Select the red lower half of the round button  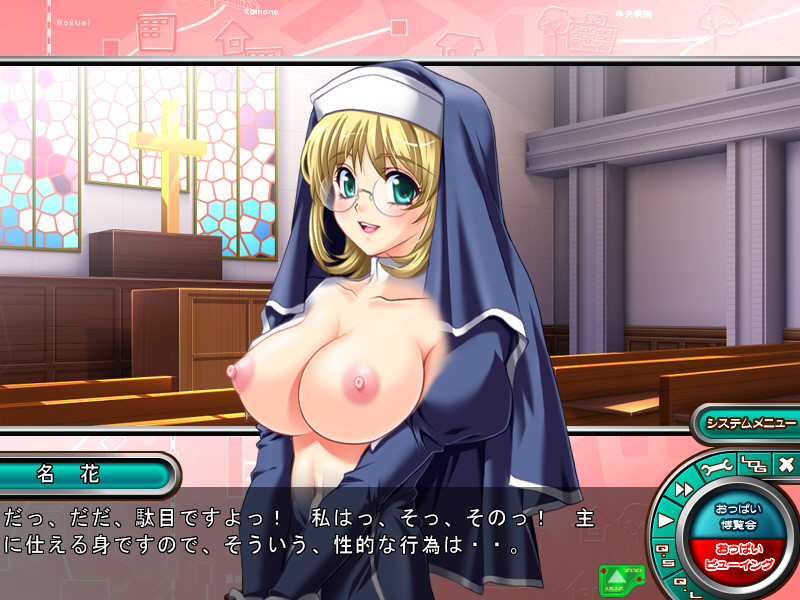737,556
